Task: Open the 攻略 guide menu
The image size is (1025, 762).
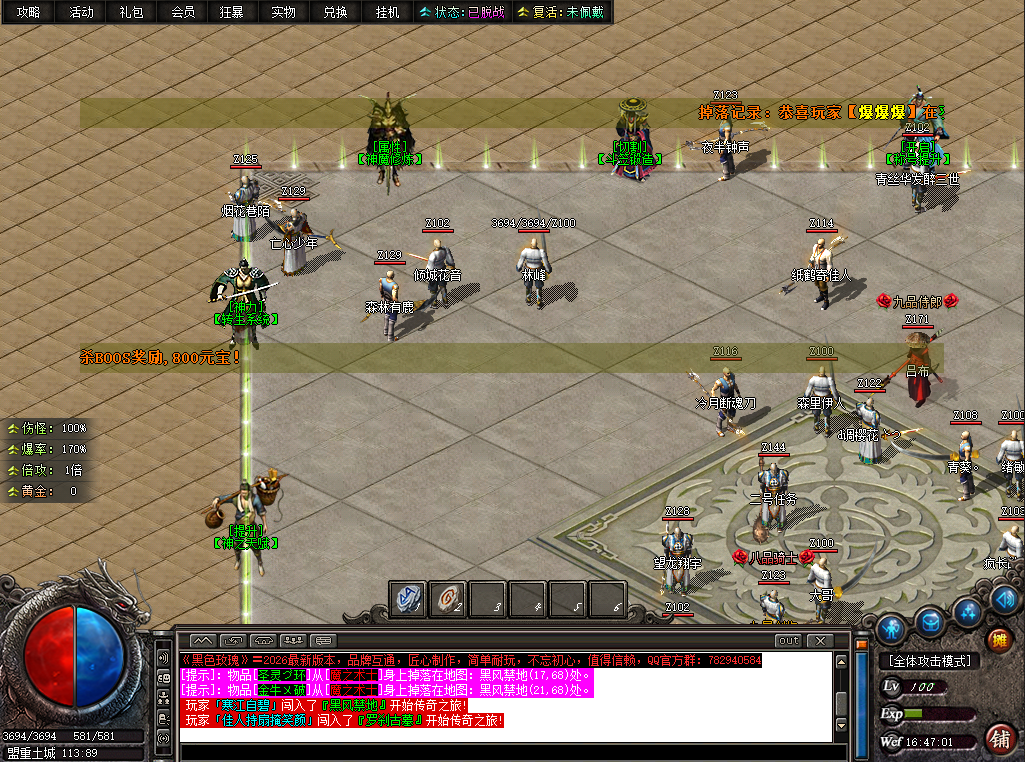Action: (28, 12)
